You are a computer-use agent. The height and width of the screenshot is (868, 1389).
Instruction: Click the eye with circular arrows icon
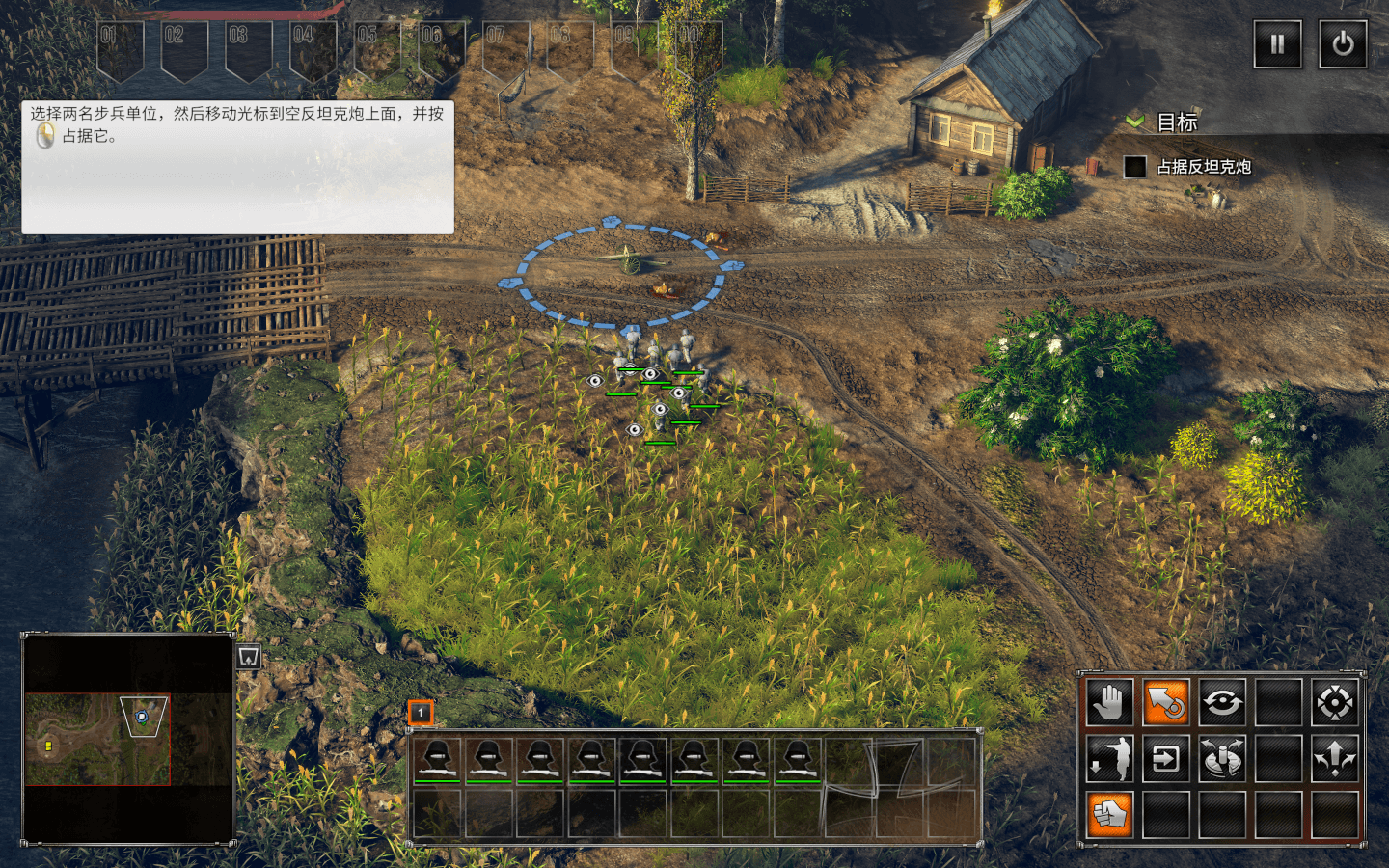point(1222,702)
